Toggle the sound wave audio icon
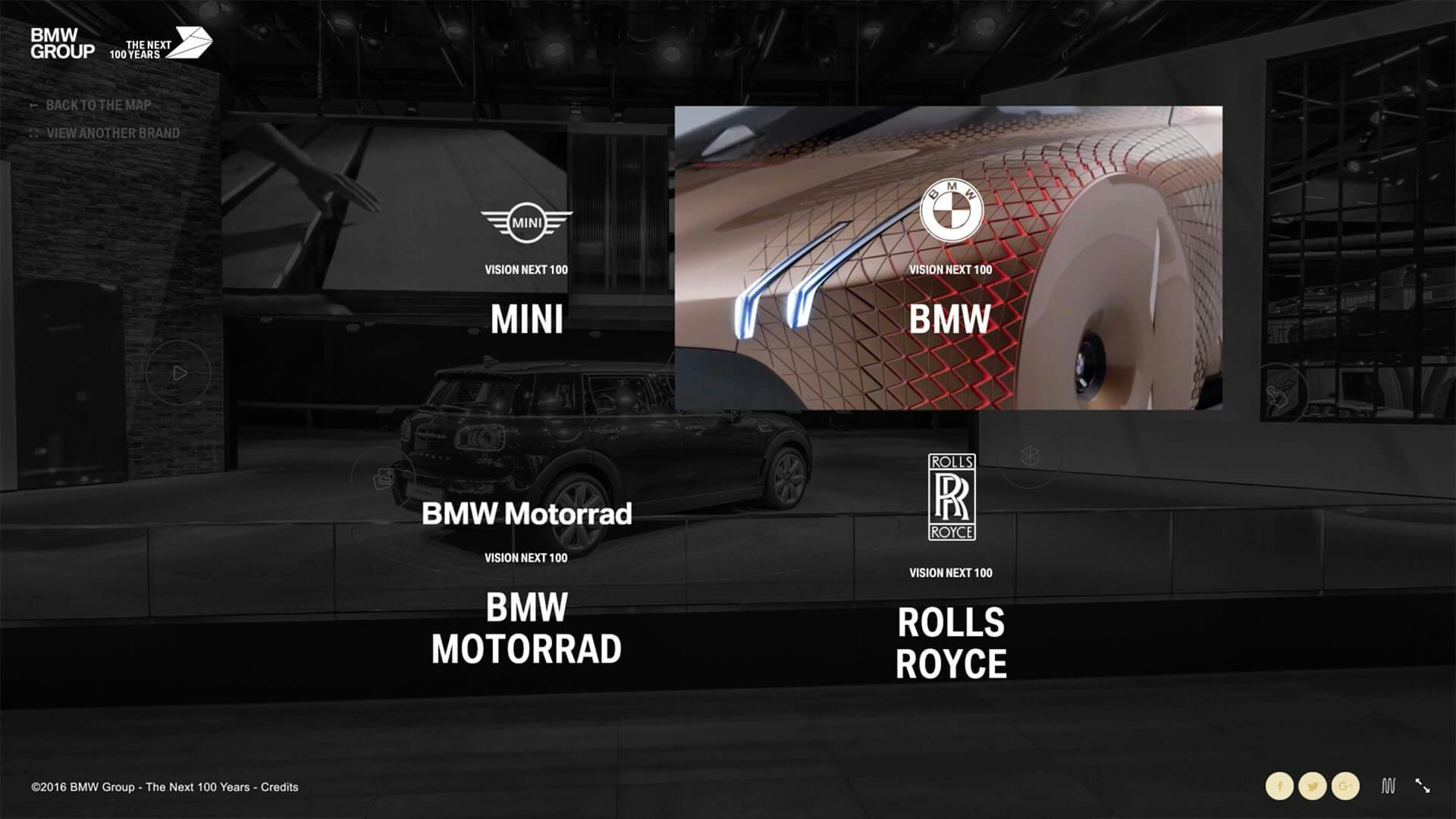The height and width of the screenshot is (819, 1456). 1388,786
